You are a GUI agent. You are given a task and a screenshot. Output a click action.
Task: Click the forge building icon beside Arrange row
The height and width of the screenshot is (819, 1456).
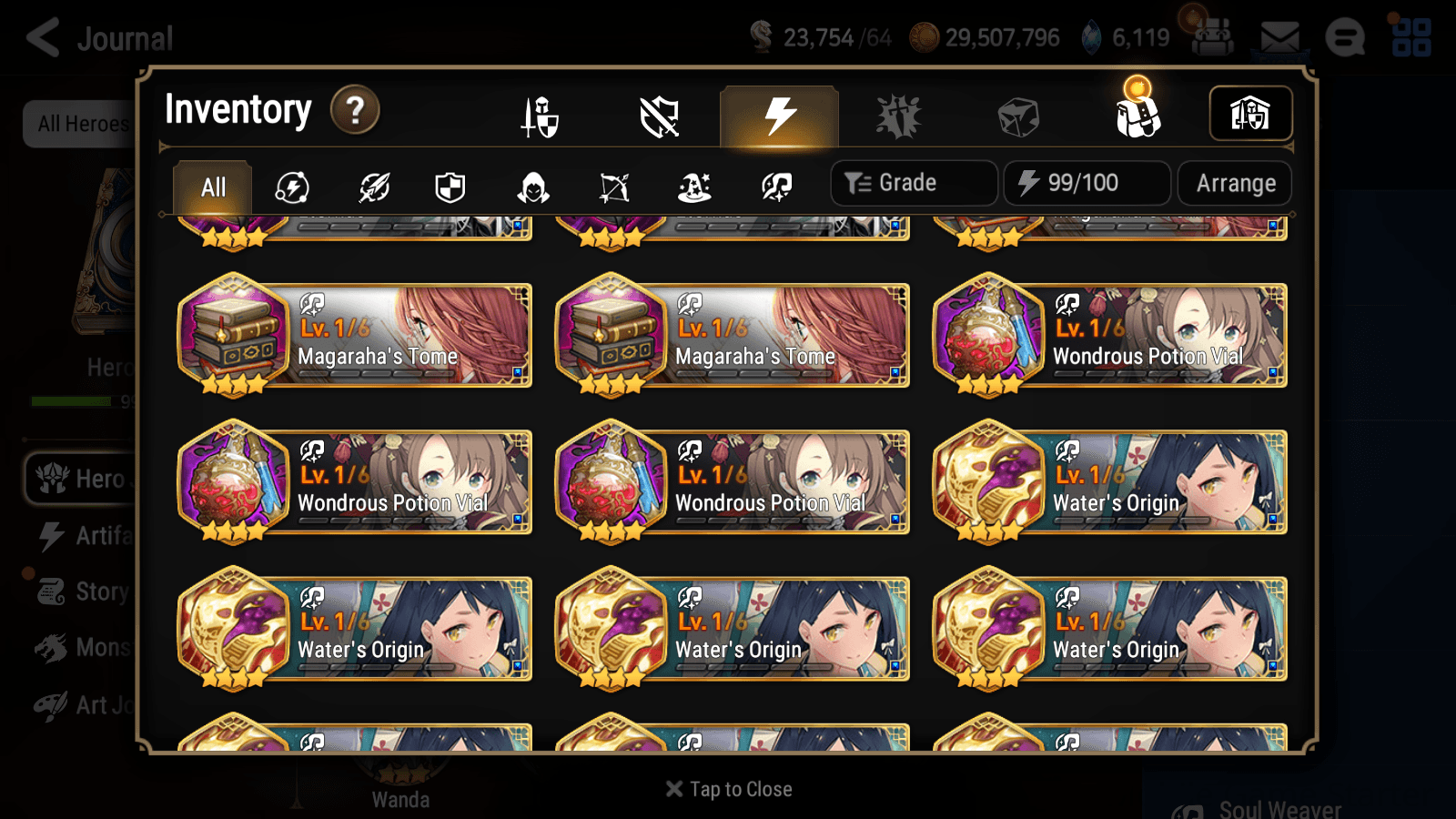[x=1249, y=113]
